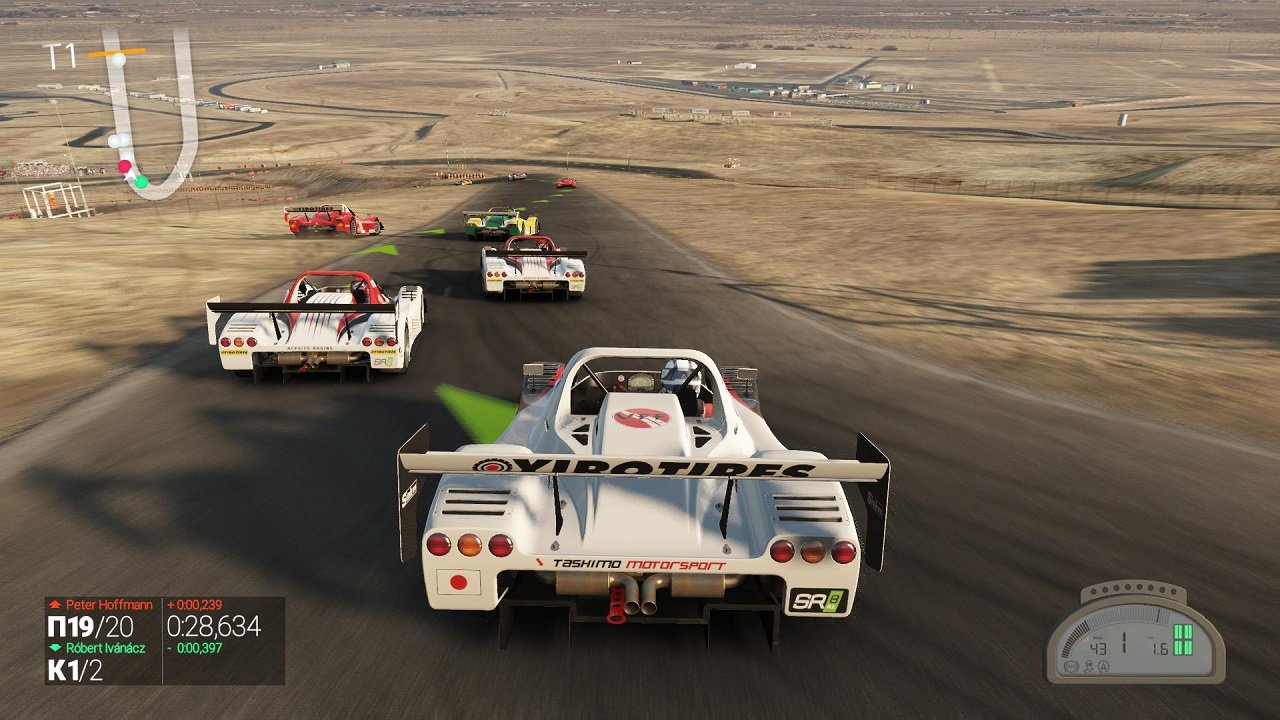Click the Róbert Ivánácz driver name

106,647
